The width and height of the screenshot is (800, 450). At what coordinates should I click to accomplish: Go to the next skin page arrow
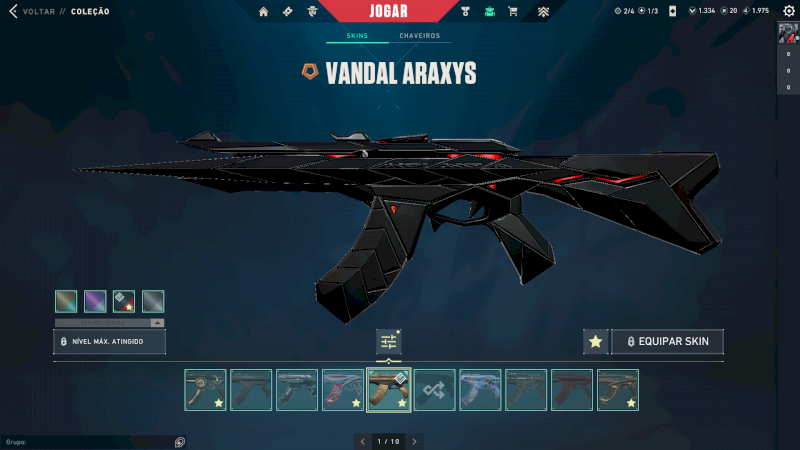[x=415, y=441]
